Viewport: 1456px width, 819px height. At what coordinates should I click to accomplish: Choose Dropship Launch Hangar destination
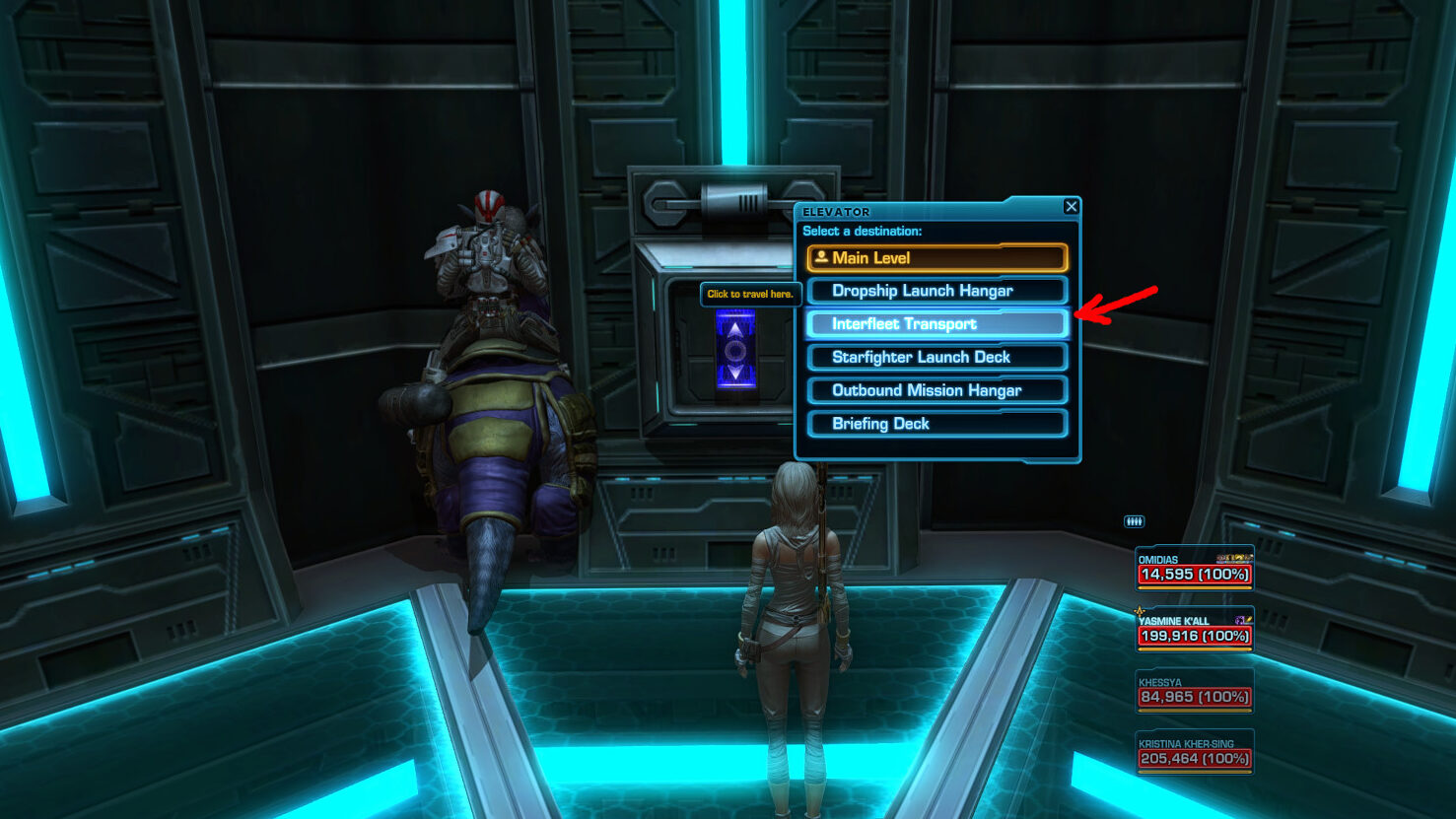(x=936, y=291)
